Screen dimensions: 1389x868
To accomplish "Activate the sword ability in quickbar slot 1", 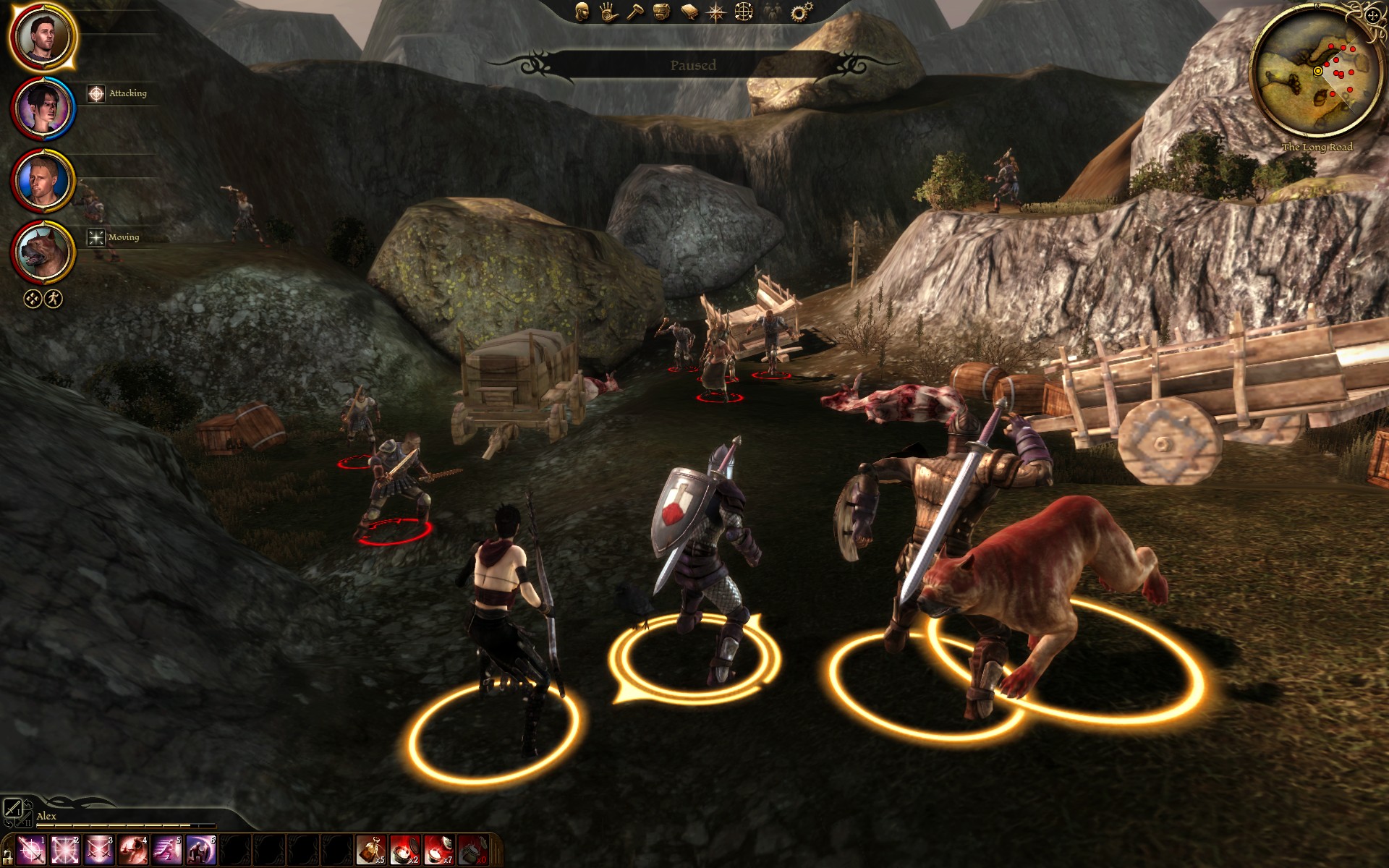I will tap(31, 849).
